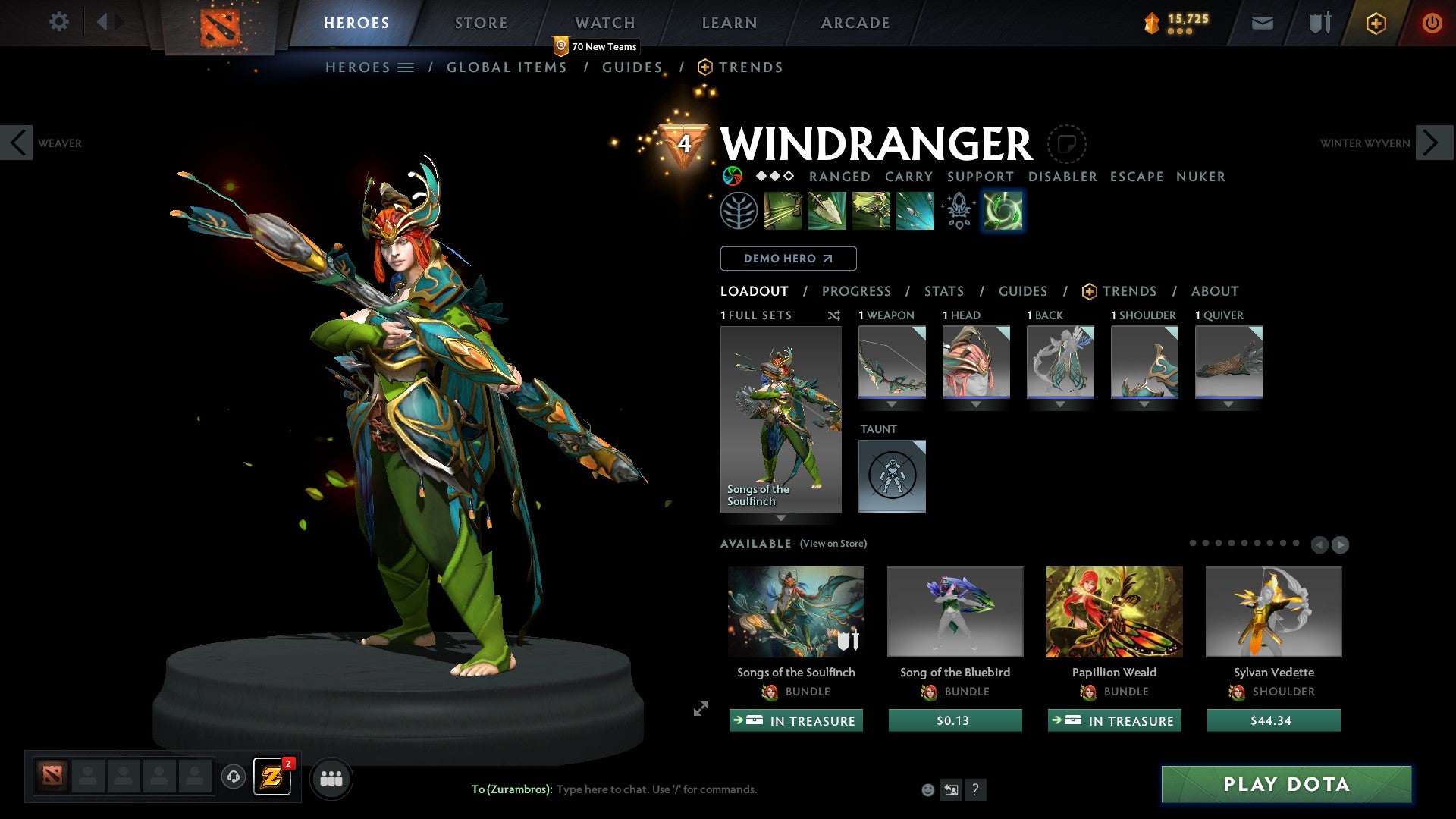Open the Learn section

point(729,23)
